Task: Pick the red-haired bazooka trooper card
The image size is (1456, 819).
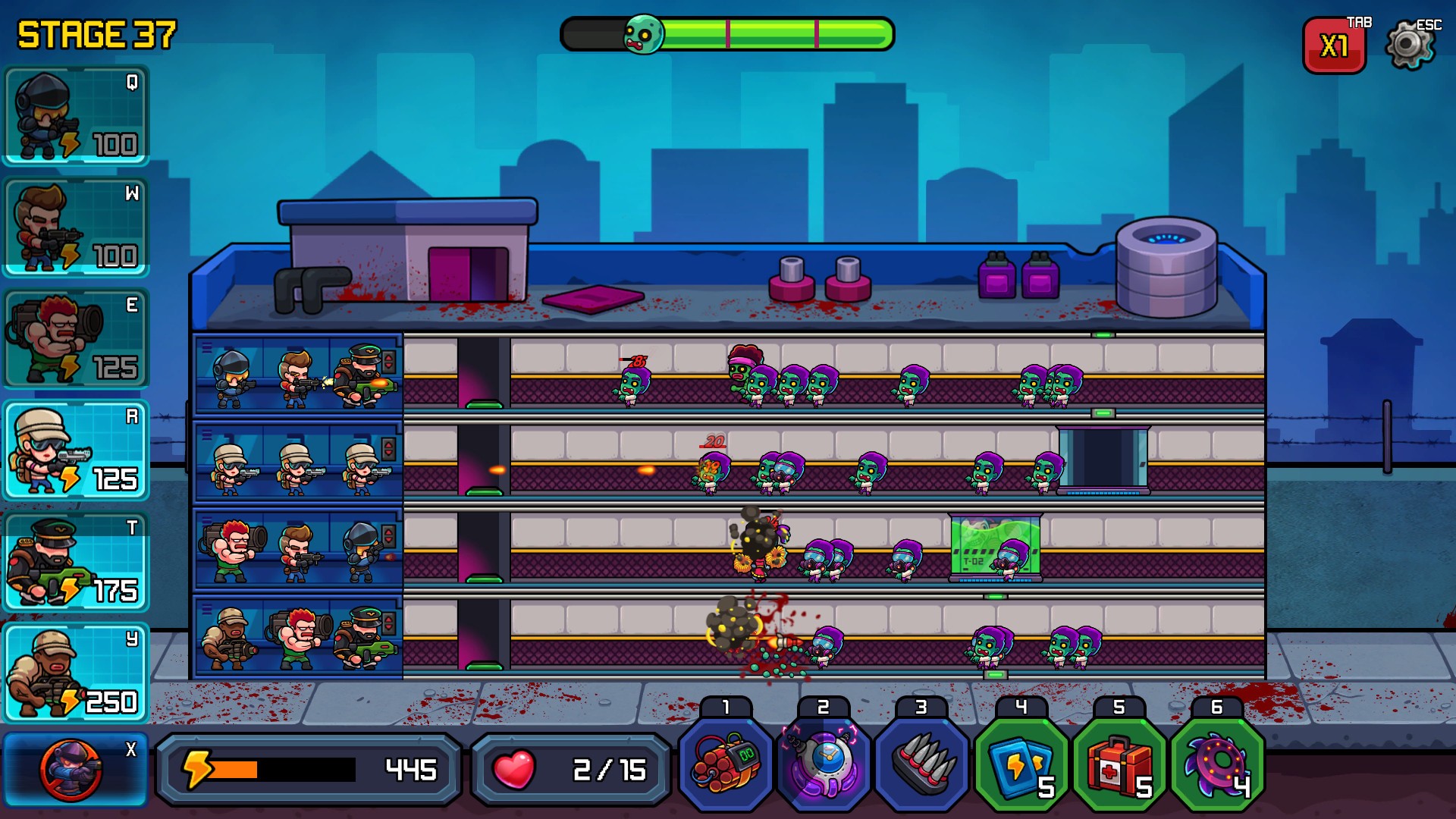Action: pos(76,338)
